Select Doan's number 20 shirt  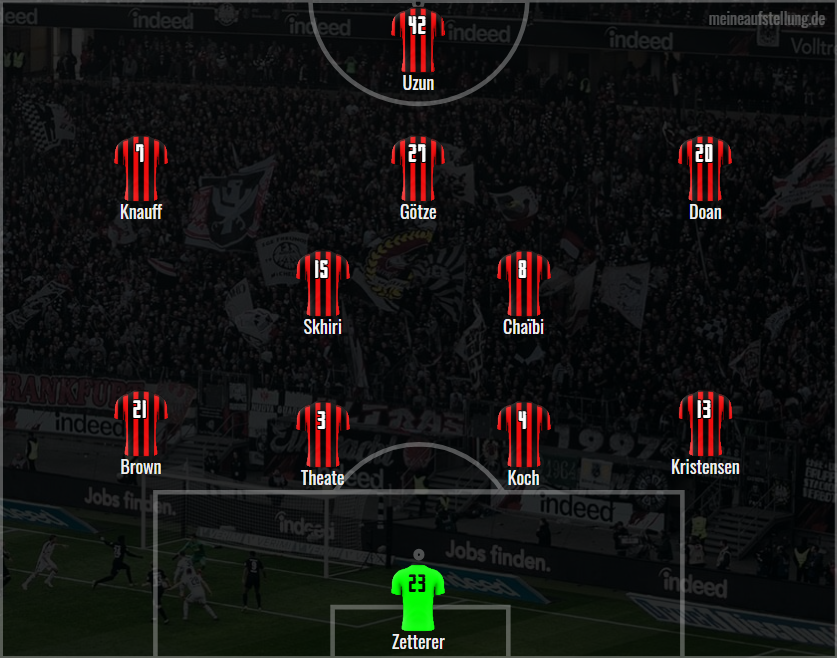(x=704, y=168)
